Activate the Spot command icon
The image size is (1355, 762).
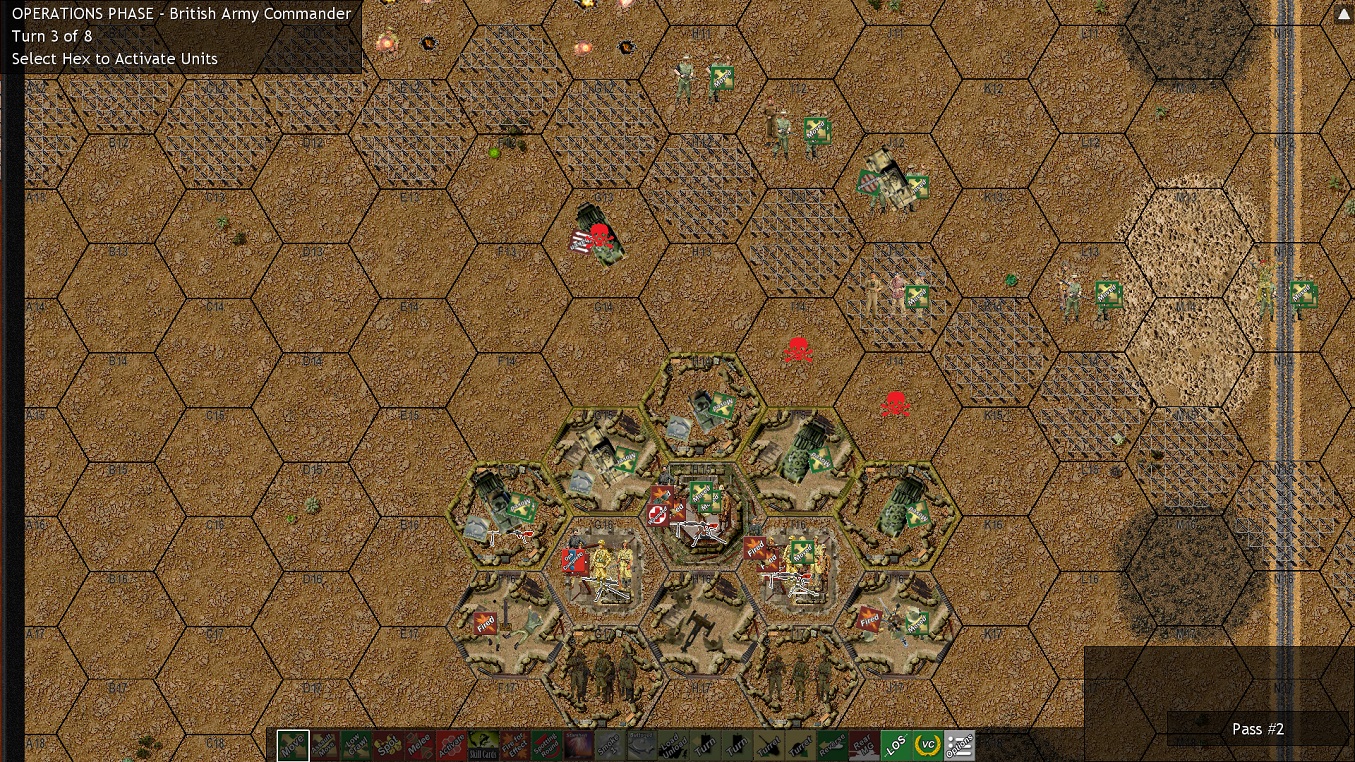tap(388, 744)
